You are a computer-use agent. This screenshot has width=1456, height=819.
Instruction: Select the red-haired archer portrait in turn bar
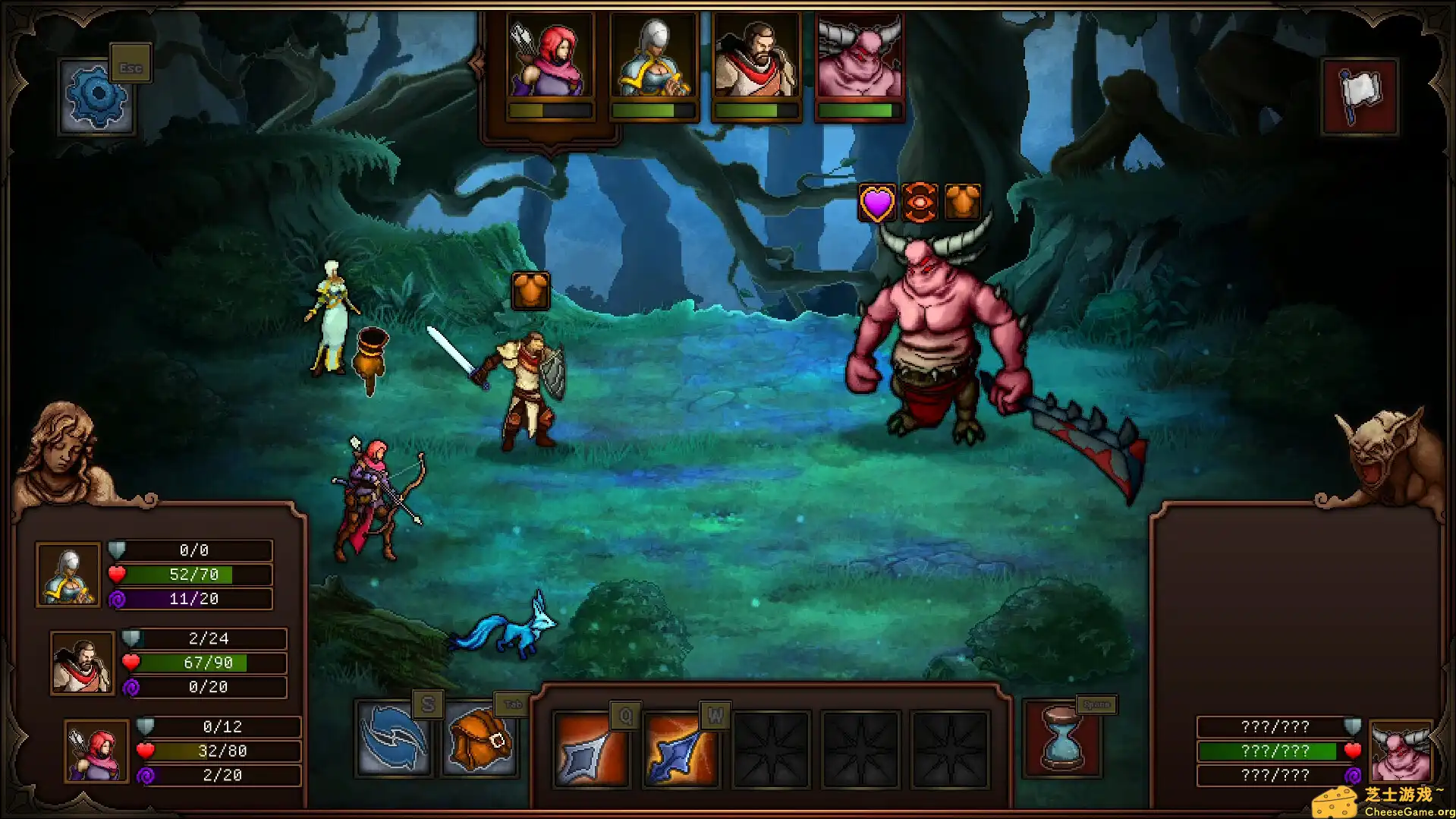click(x=552, y=57)
